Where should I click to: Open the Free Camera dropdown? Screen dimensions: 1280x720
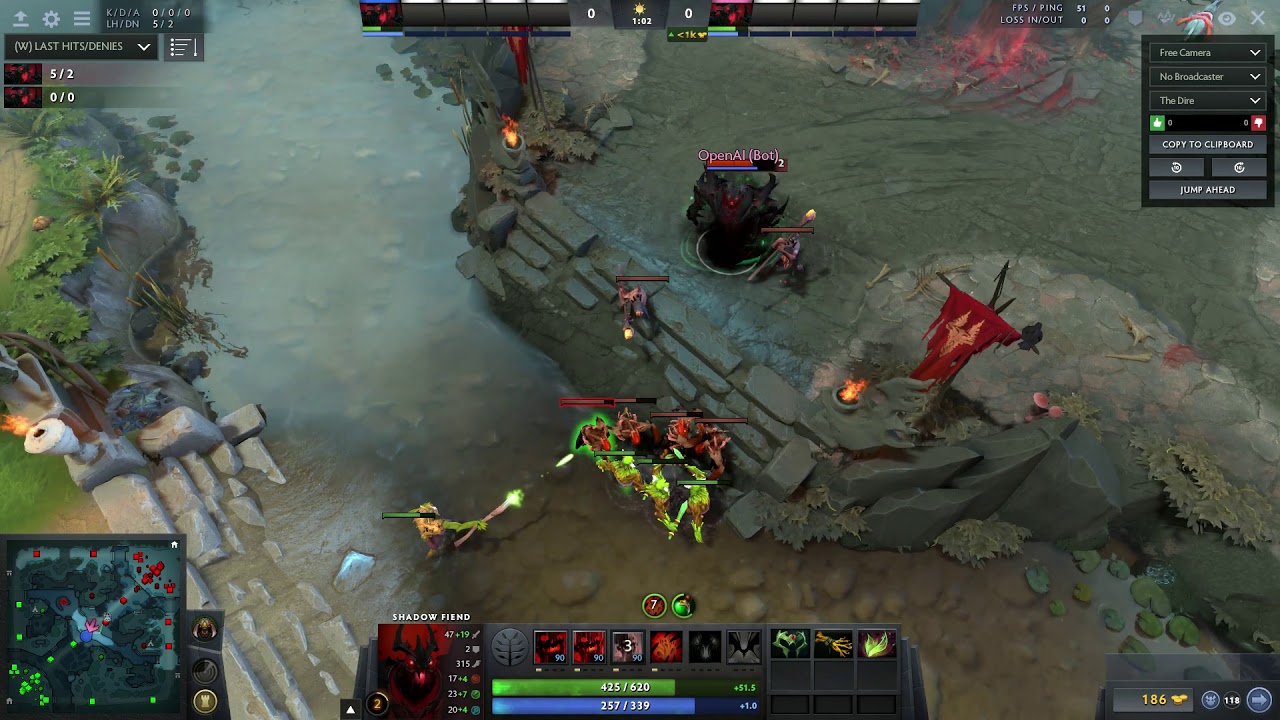click(1208, 53)
